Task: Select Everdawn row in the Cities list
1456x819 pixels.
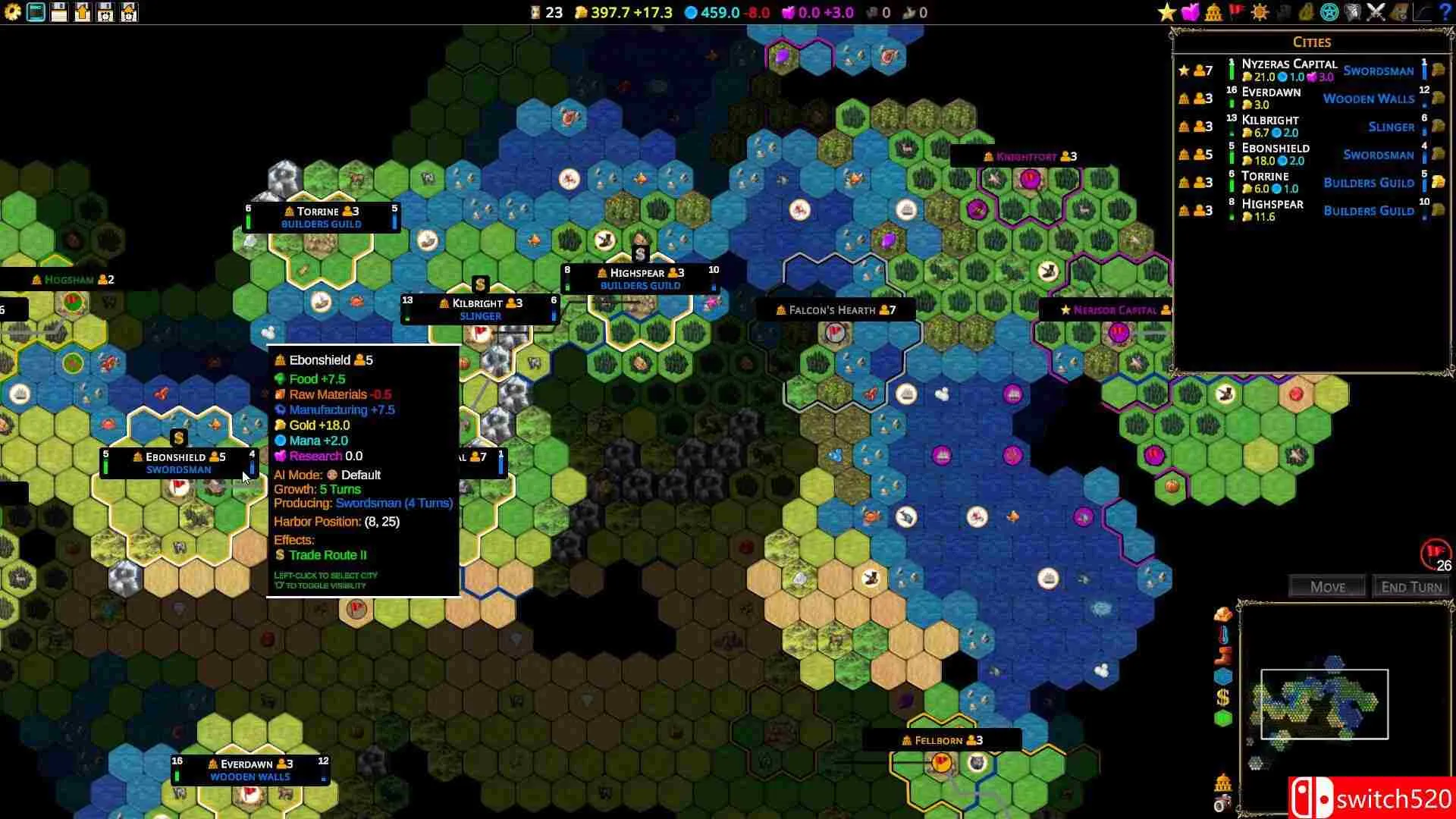Action: (1271, 93)
